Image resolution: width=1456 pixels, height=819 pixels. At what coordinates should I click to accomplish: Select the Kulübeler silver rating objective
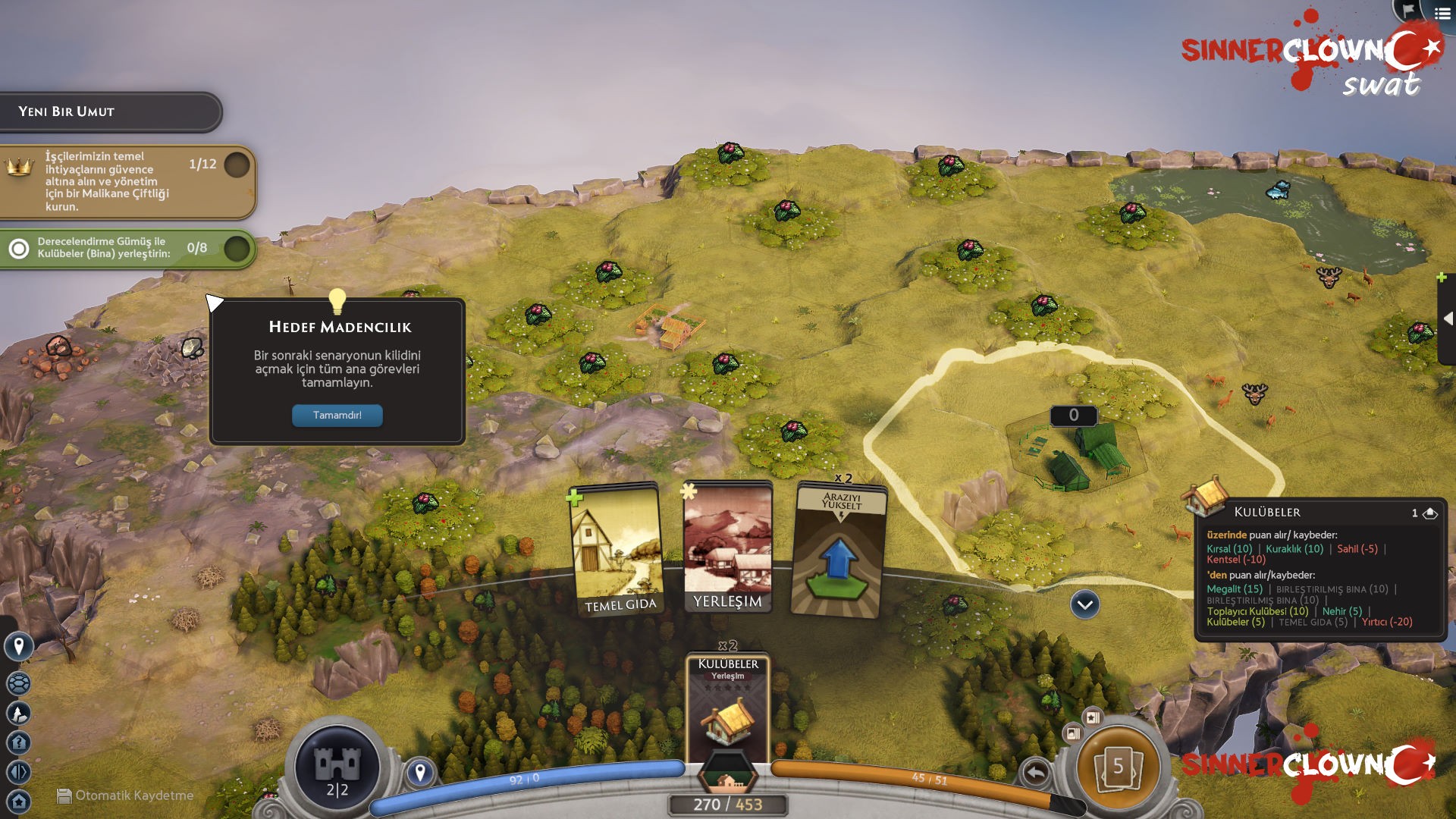coord(127,248)
